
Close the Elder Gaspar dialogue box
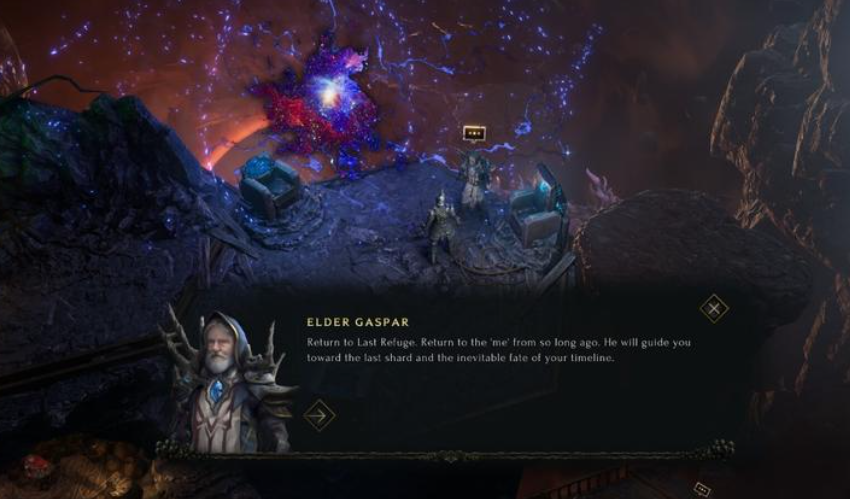click(713, 308)
